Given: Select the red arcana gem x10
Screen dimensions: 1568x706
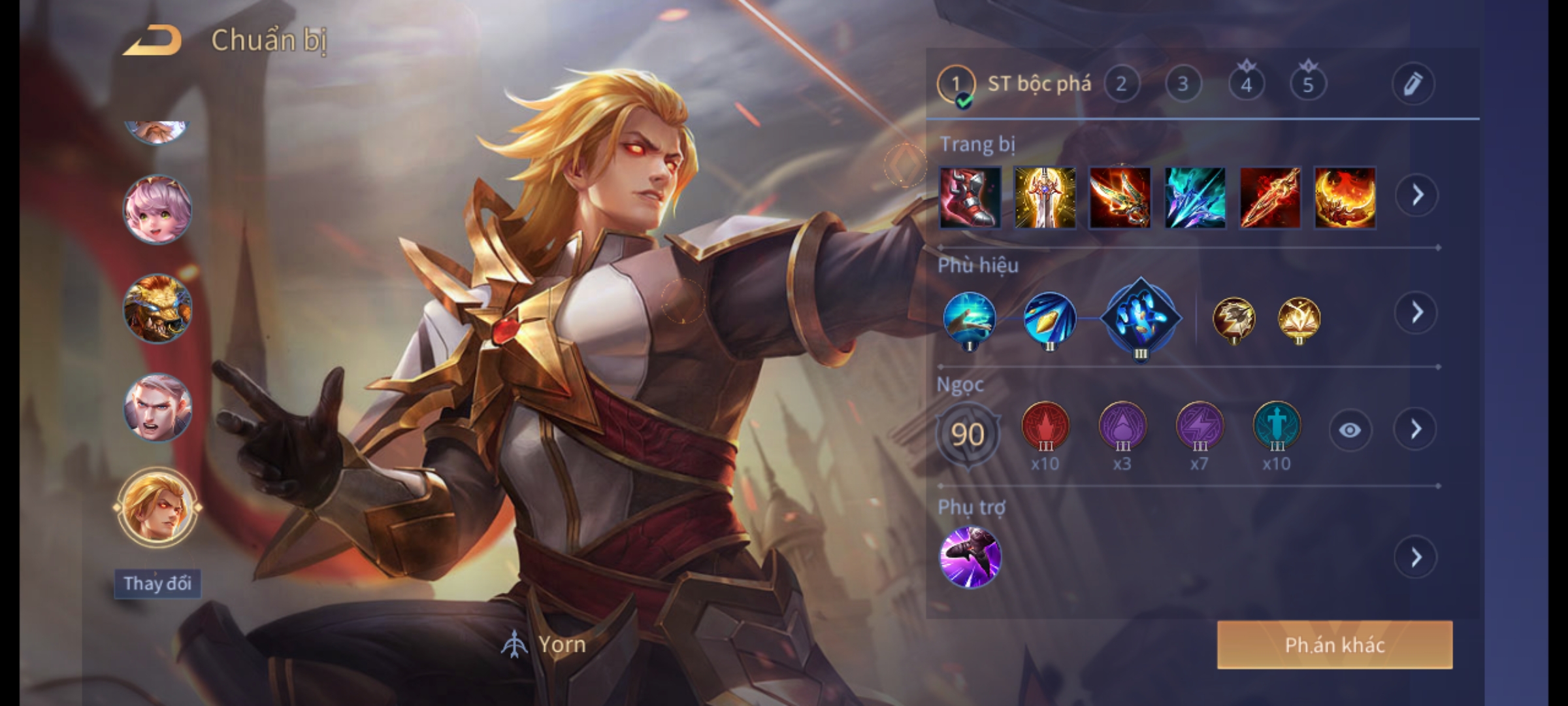Looking at the screenshot, I should point(1045,426).
